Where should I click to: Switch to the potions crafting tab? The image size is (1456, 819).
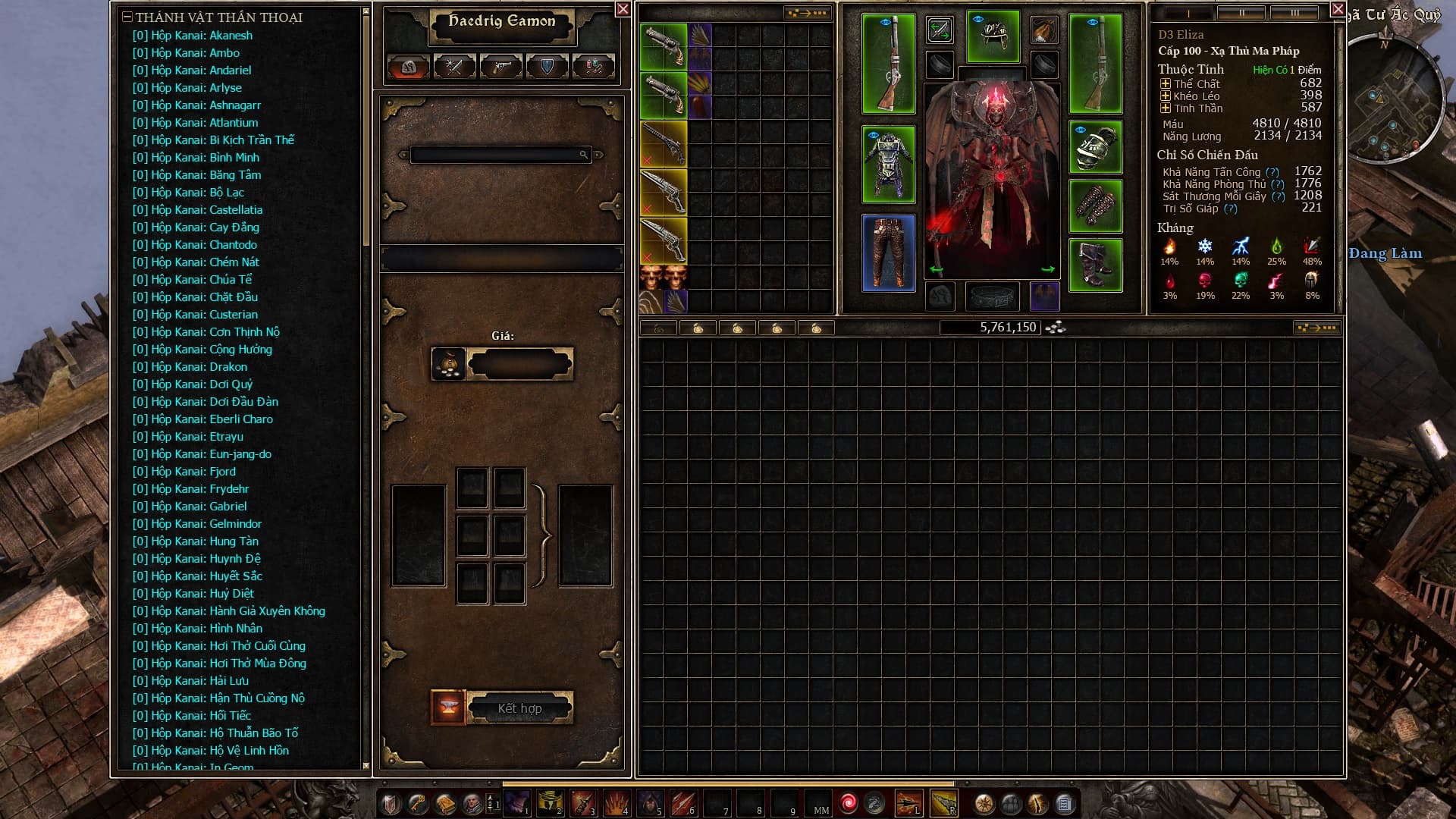[594, 67]
